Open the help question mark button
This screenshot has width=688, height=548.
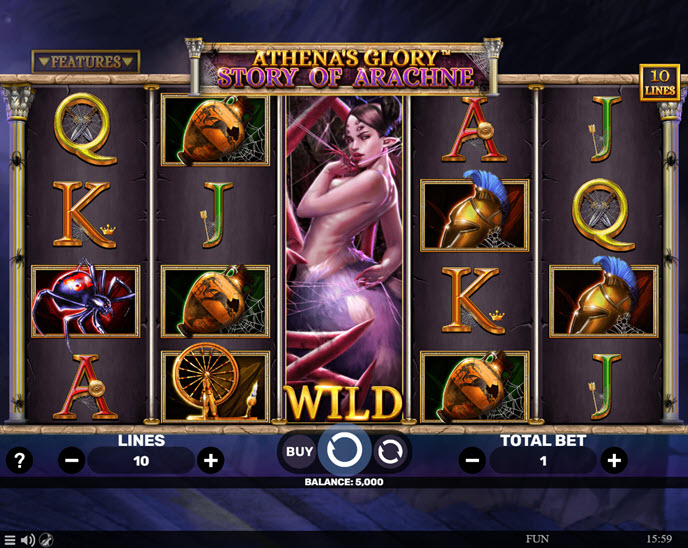pyautogui.click(x=19, y=461)
